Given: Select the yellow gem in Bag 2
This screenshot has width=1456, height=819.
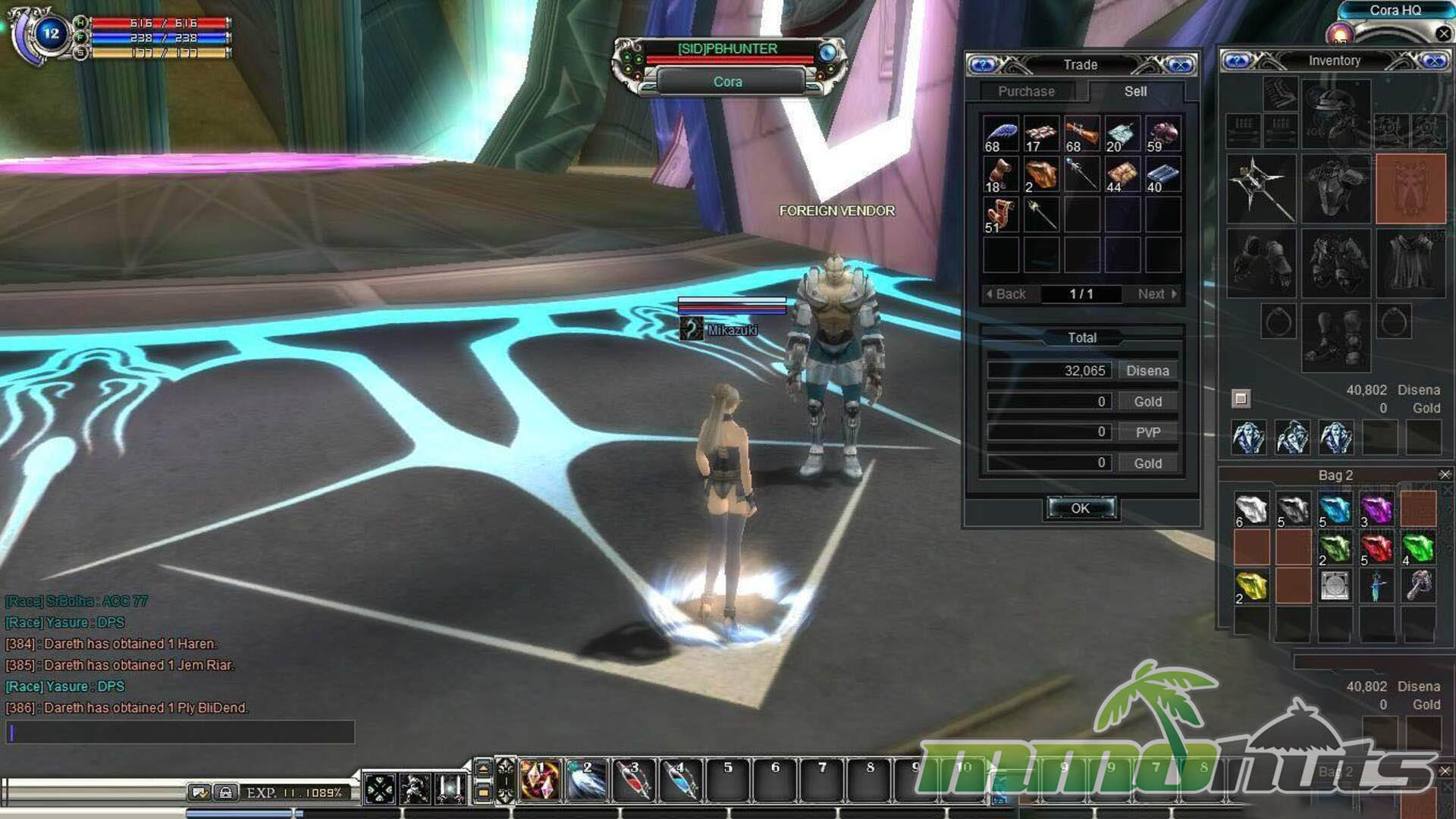Looking at the screenshot, I should click(x=1251, y=586).
